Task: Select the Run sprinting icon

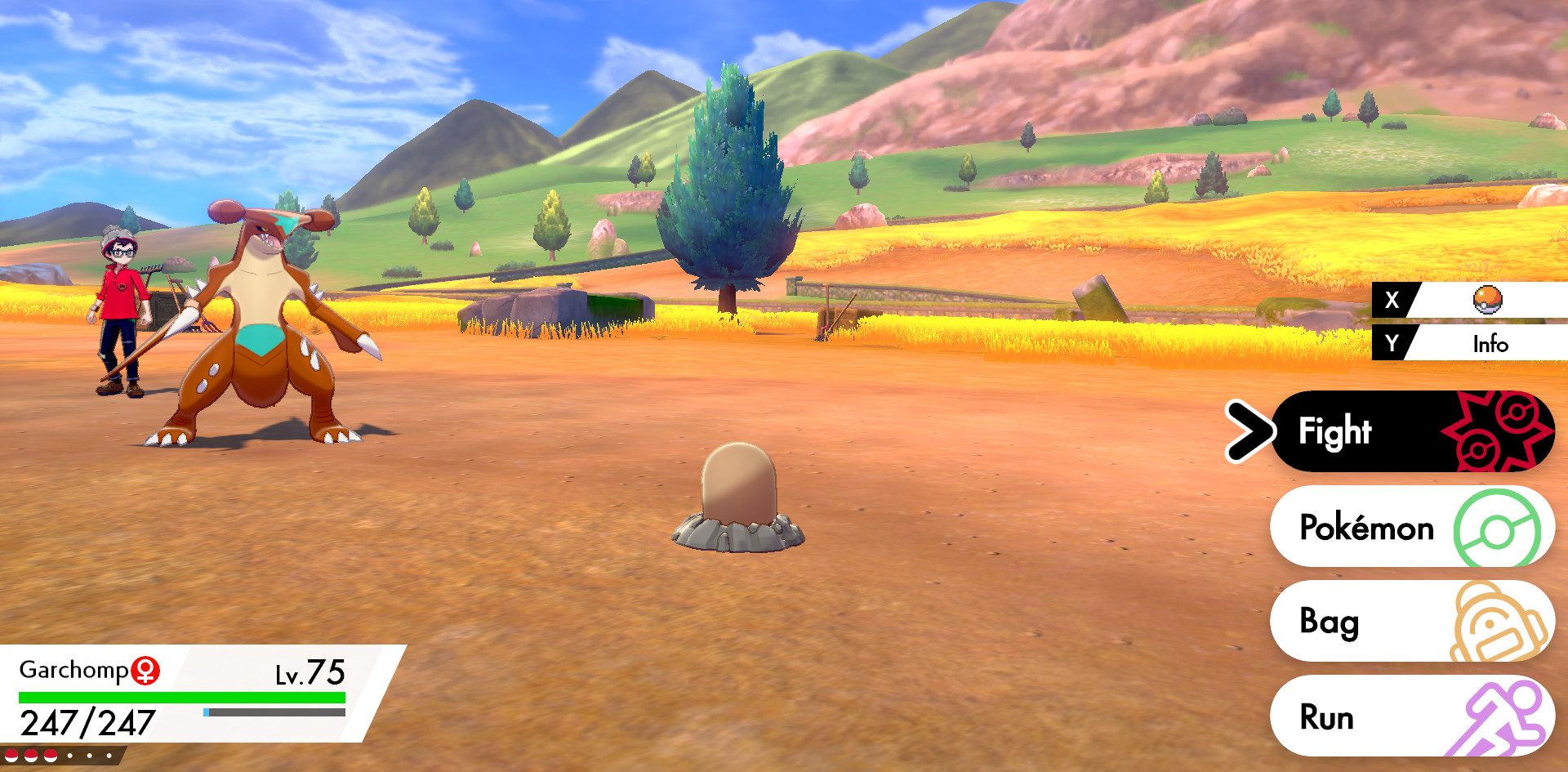Action: coord(1503,716)
